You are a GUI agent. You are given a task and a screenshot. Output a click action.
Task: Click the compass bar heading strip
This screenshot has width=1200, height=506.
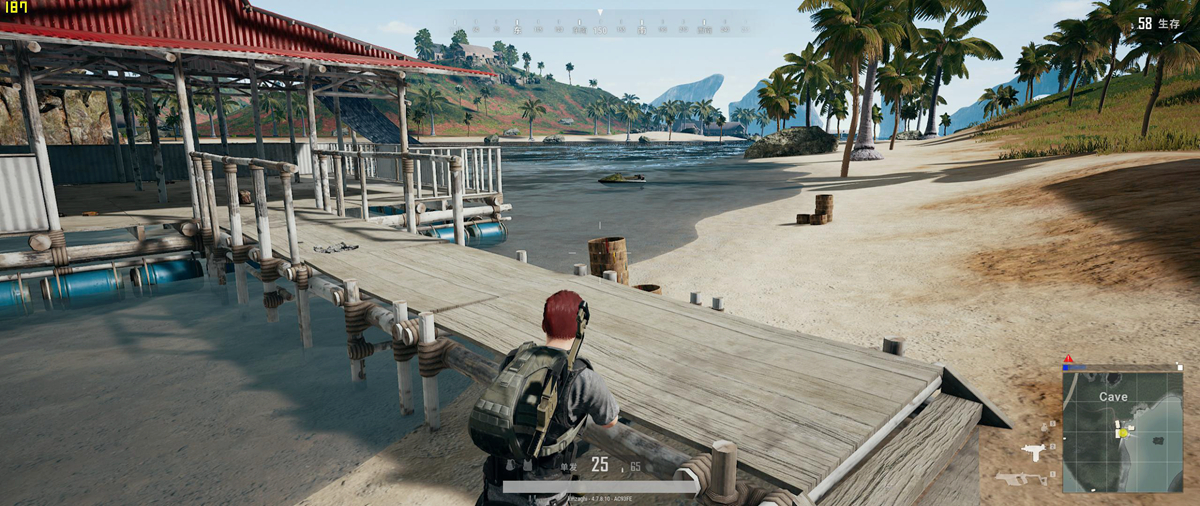pos(600,24)
